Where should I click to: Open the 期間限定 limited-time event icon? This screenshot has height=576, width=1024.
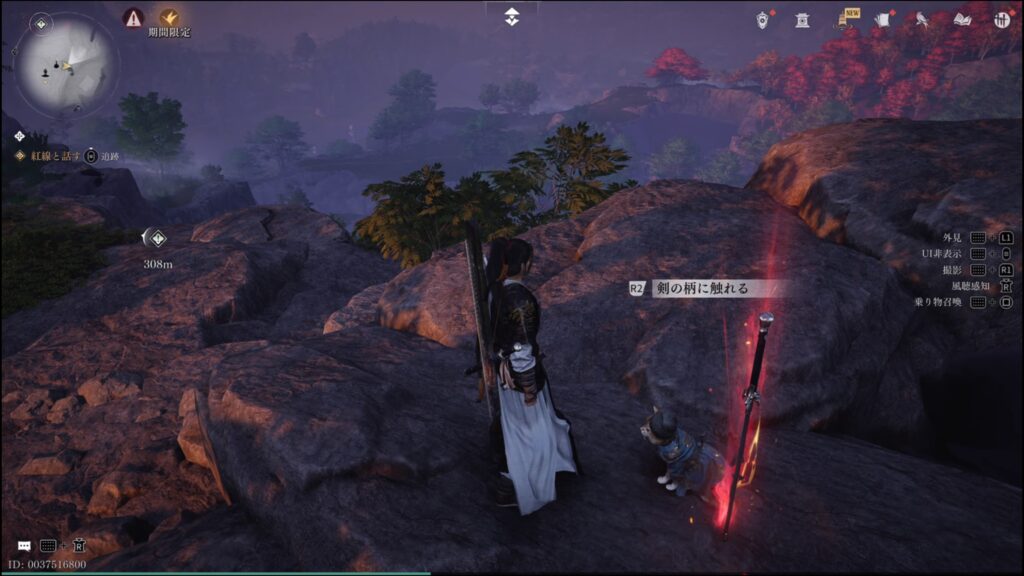click(169, 17)
